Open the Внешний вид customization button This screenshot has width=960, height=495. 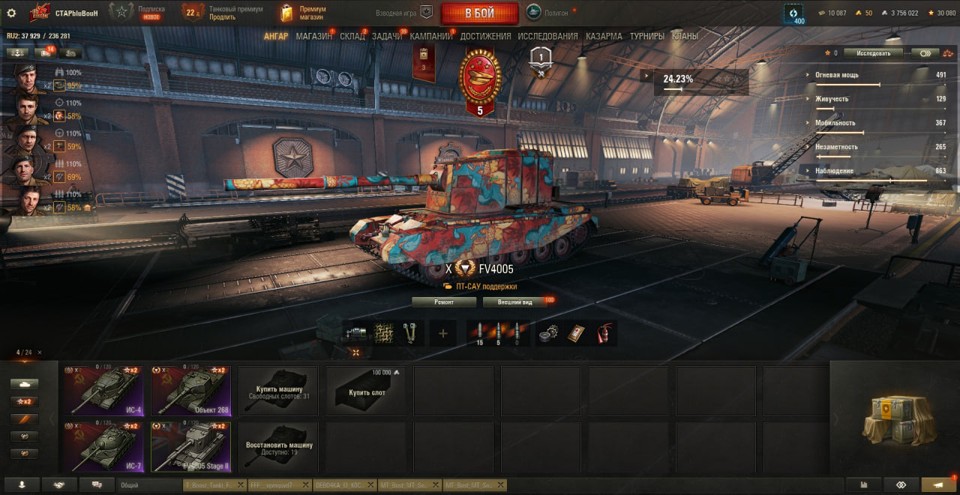[516, 301]
